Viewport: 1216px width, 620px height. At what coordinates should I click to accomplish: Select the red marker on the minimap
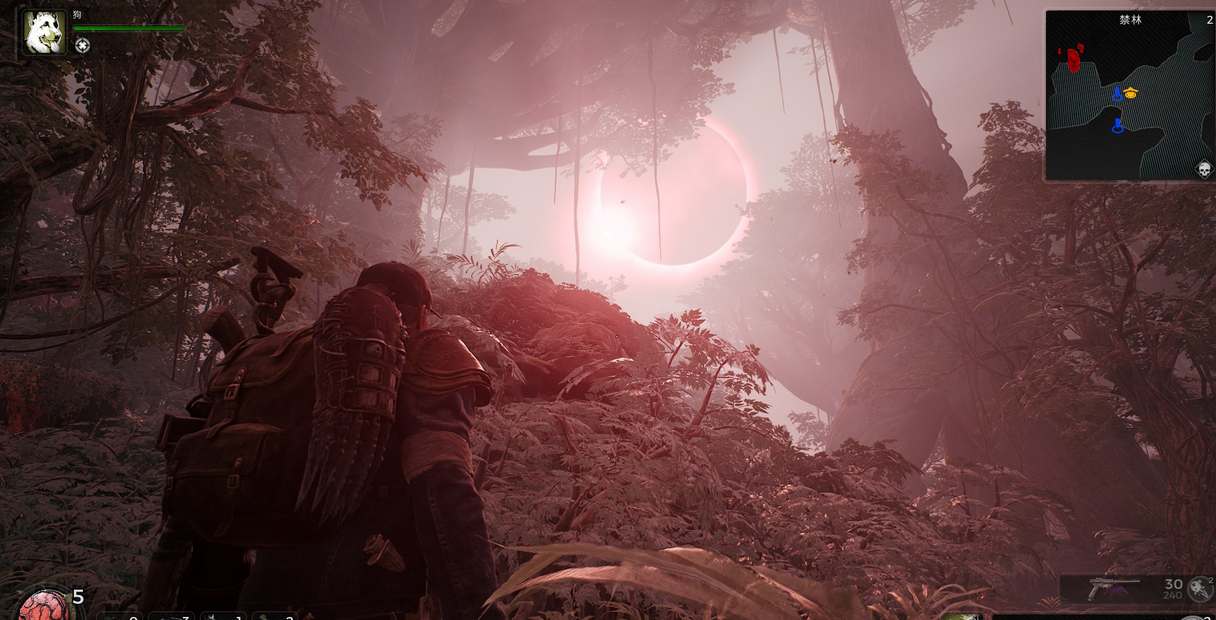[x=1073, y=59]
